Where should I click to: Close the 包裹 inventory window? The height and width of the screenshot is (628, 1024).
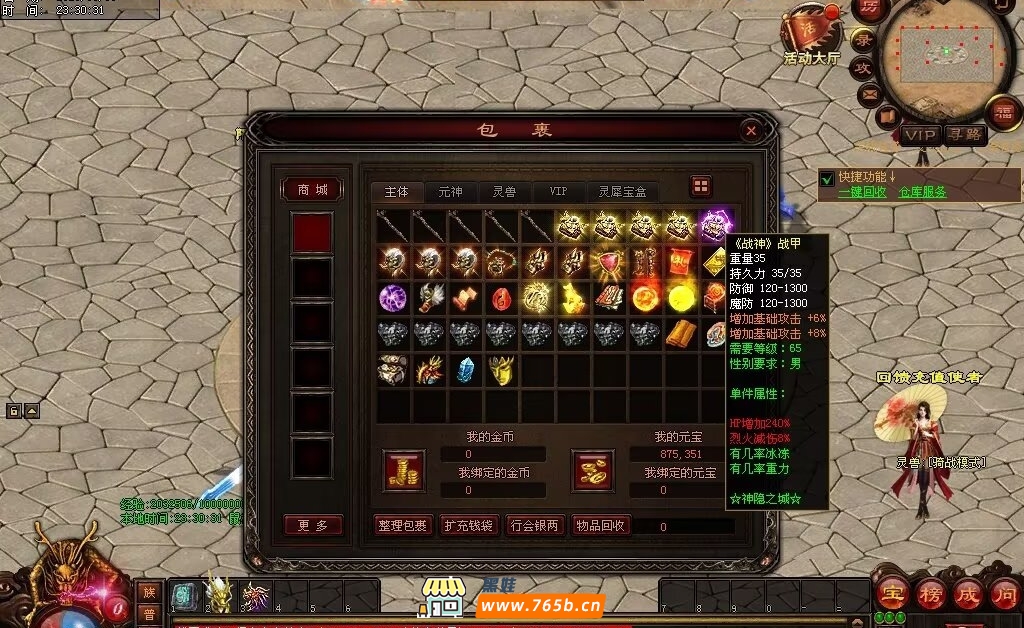[x=751, y=130]
